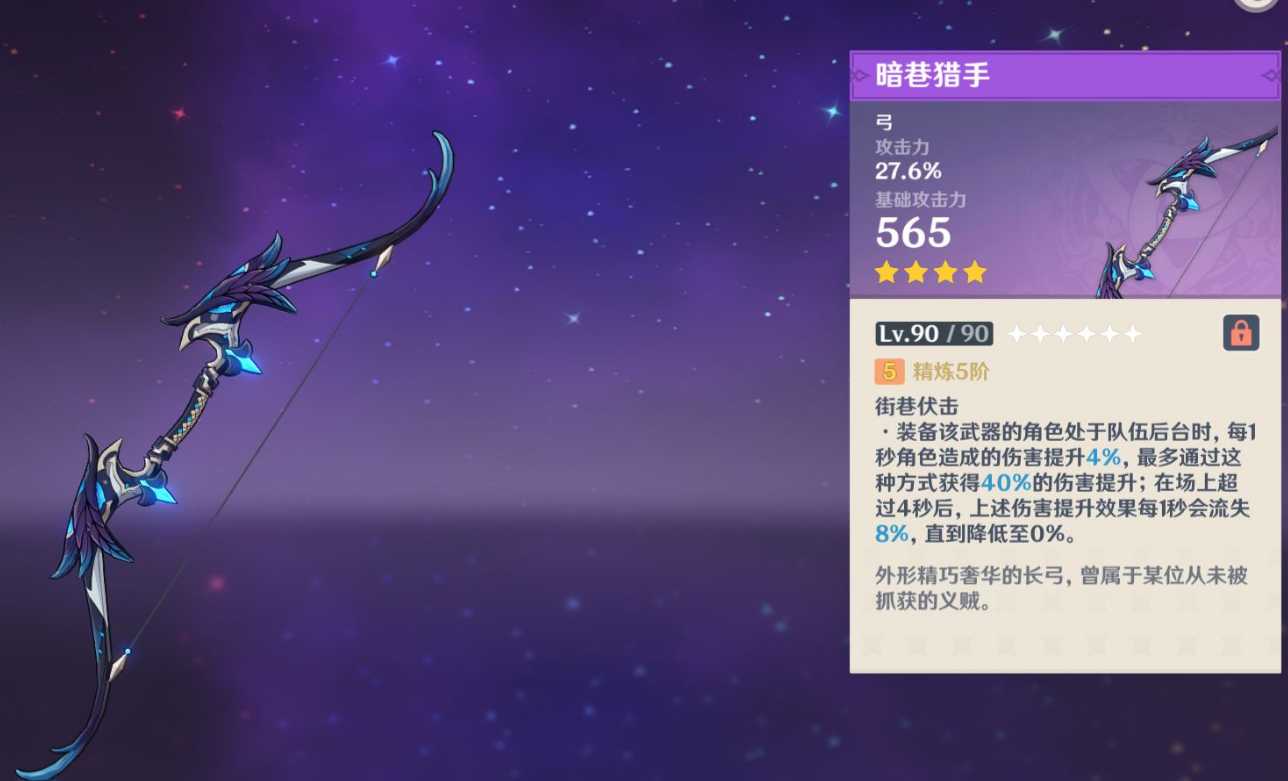Click the diamond ornament beside the weapon name
The width and height of the screenshot is (1288, 781).
click(857, 75)
